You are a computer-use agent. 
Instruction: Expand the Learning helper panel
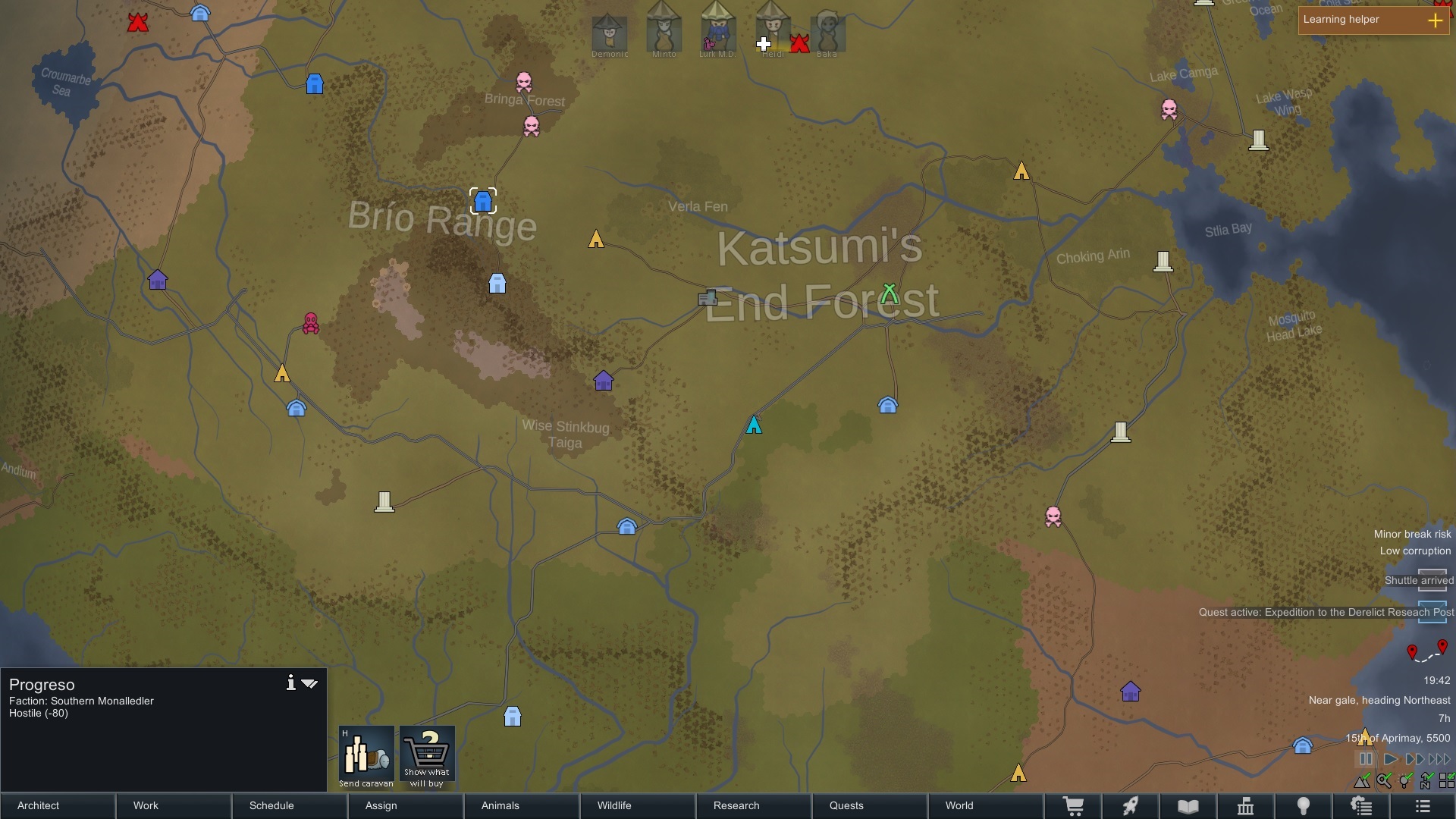pos(1436,20)
